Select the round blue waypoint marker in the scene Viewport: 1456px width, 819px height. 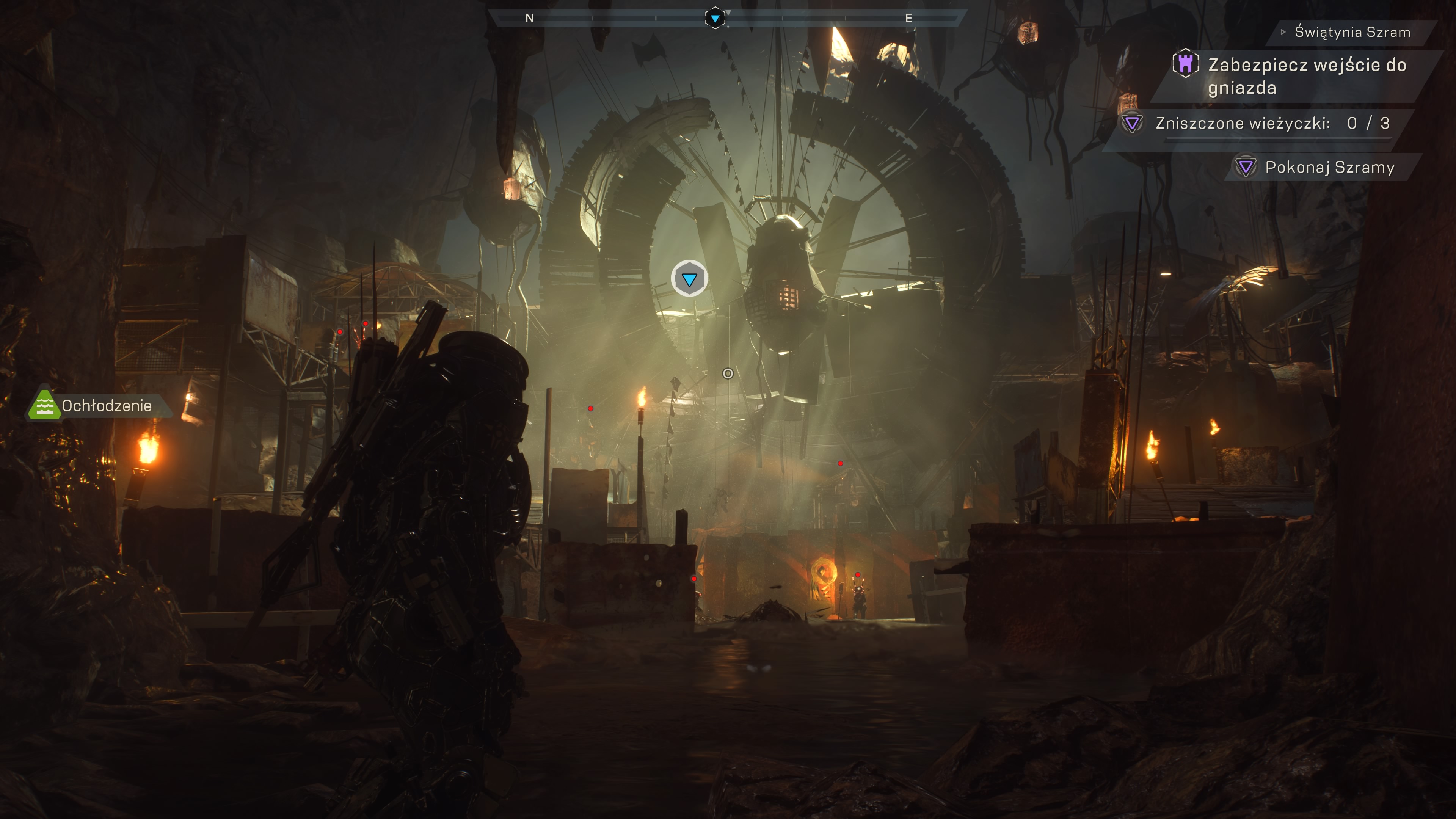(689, 279)
